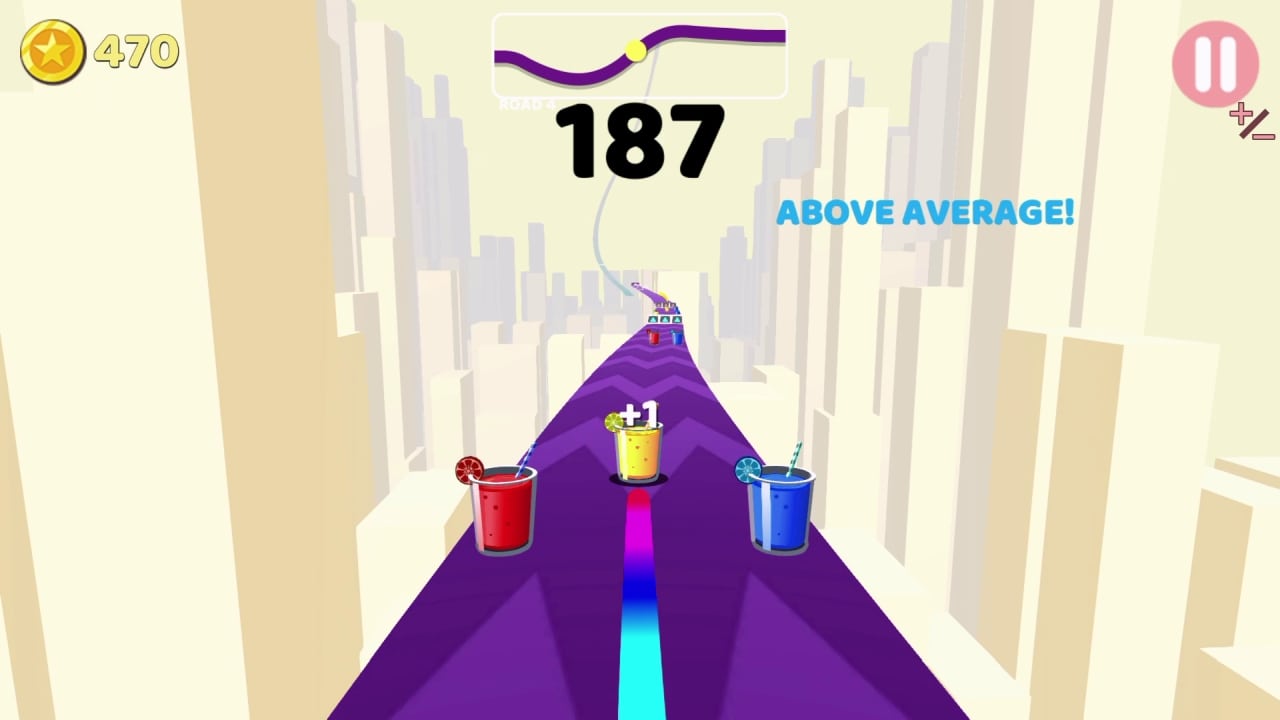Click the rainbow trail on the road
The width and height of the screenshot is (1280, 720).
[640, 600]
